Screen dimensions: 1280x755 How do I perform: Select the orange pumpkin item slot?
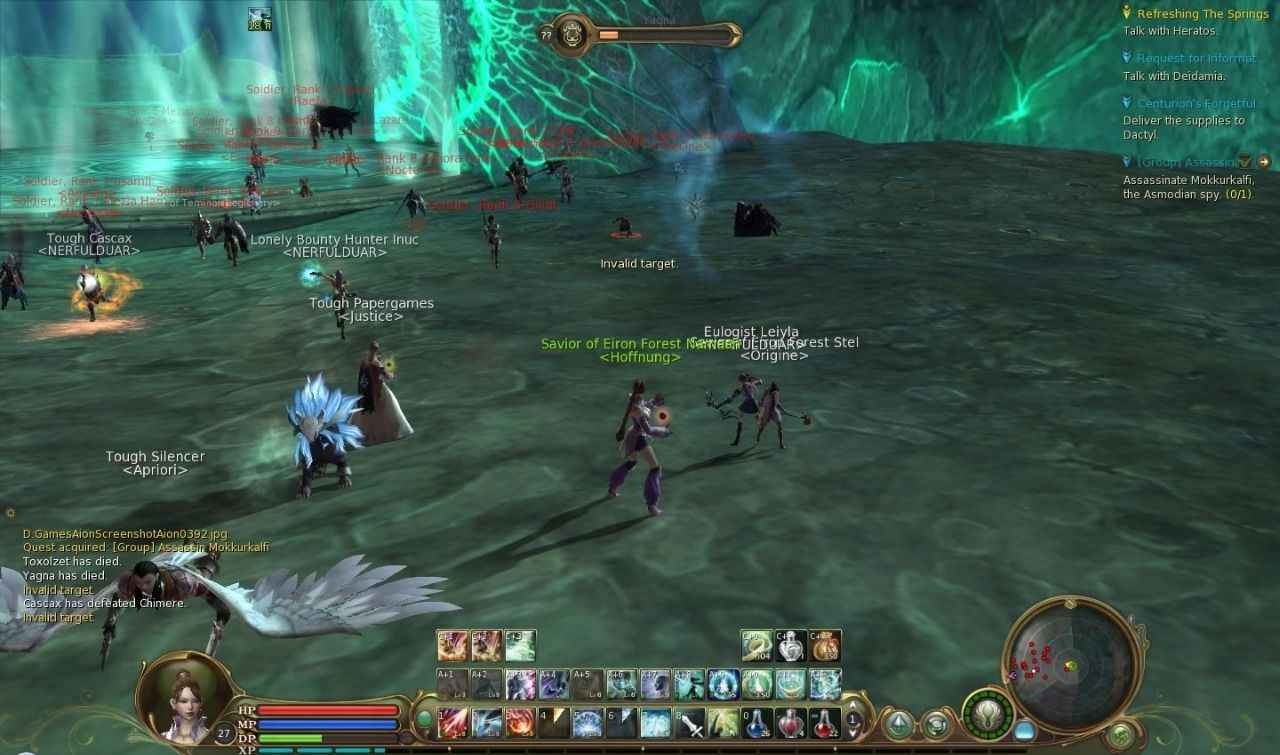[825, 646]
